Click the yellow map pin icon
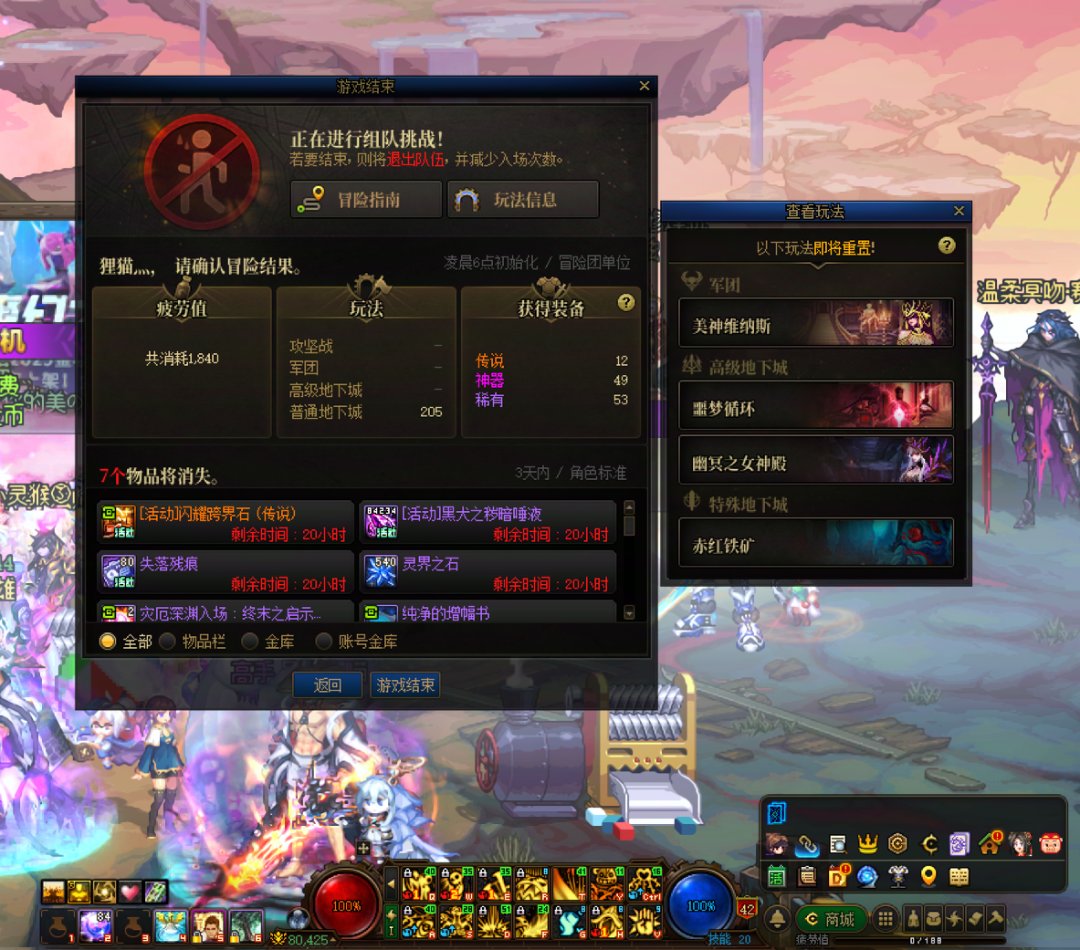Screen dimensions: 1080x950 (x=929, y=876)
